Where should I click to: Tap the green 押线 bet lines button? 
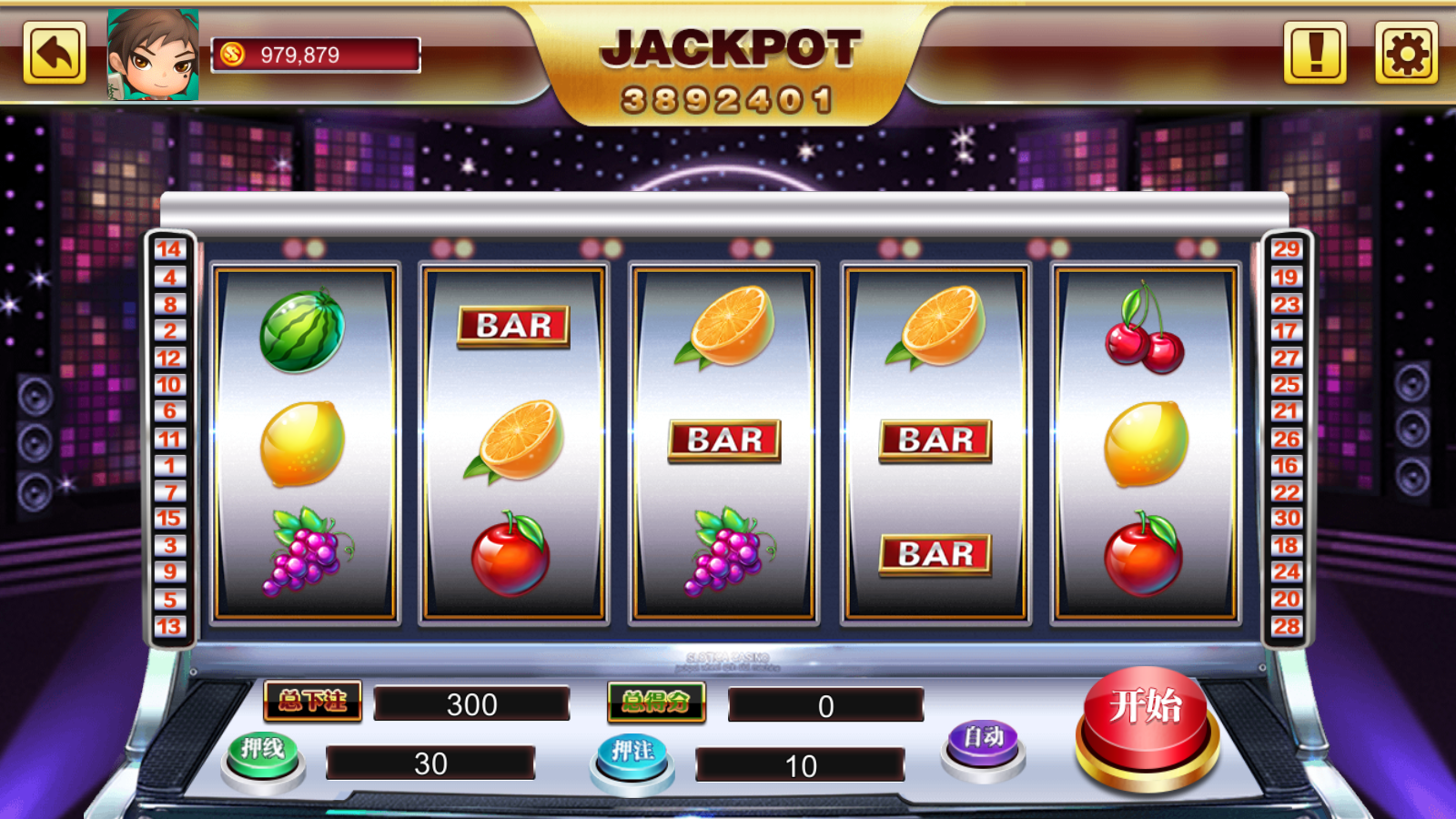pos(263,757)
